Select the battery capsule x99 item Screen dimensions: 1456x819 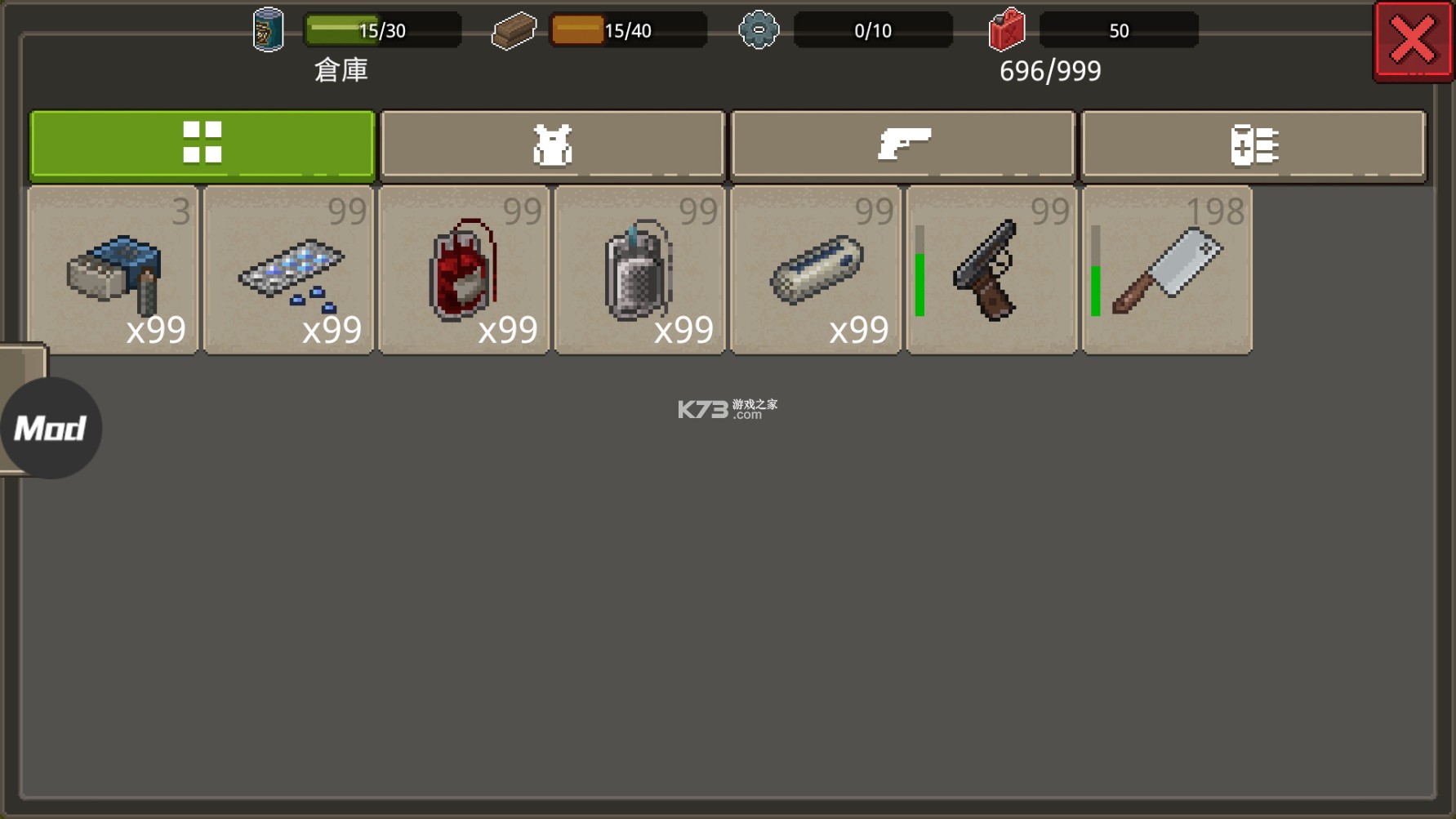pyautogui.click(x=815, y=269)
